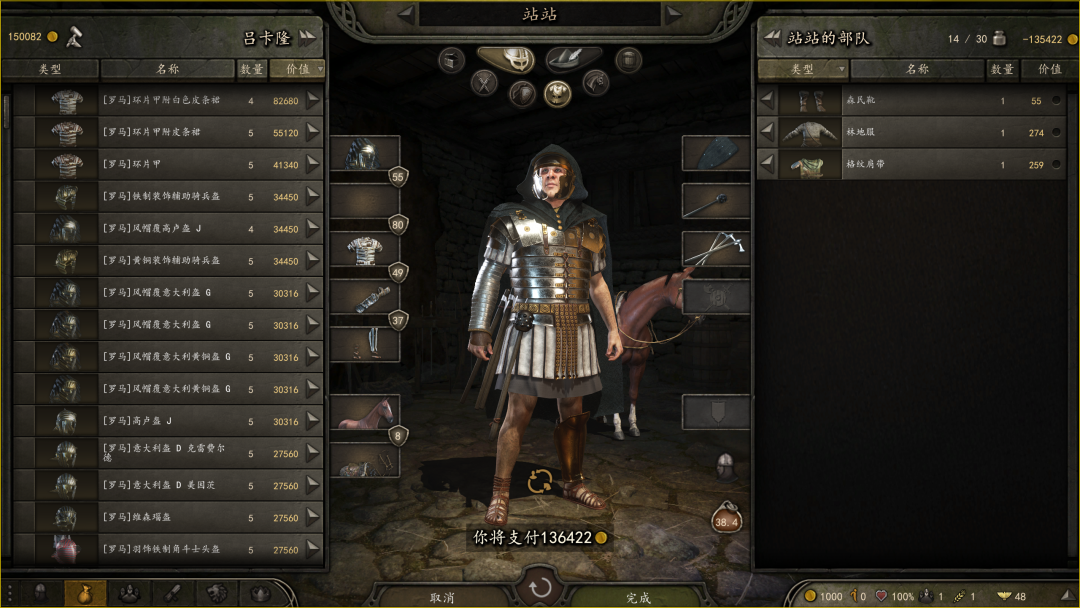Reset the transaction with the circular arrow button
The width and height of the screenshot is (1080, 608).
[541, 587]
